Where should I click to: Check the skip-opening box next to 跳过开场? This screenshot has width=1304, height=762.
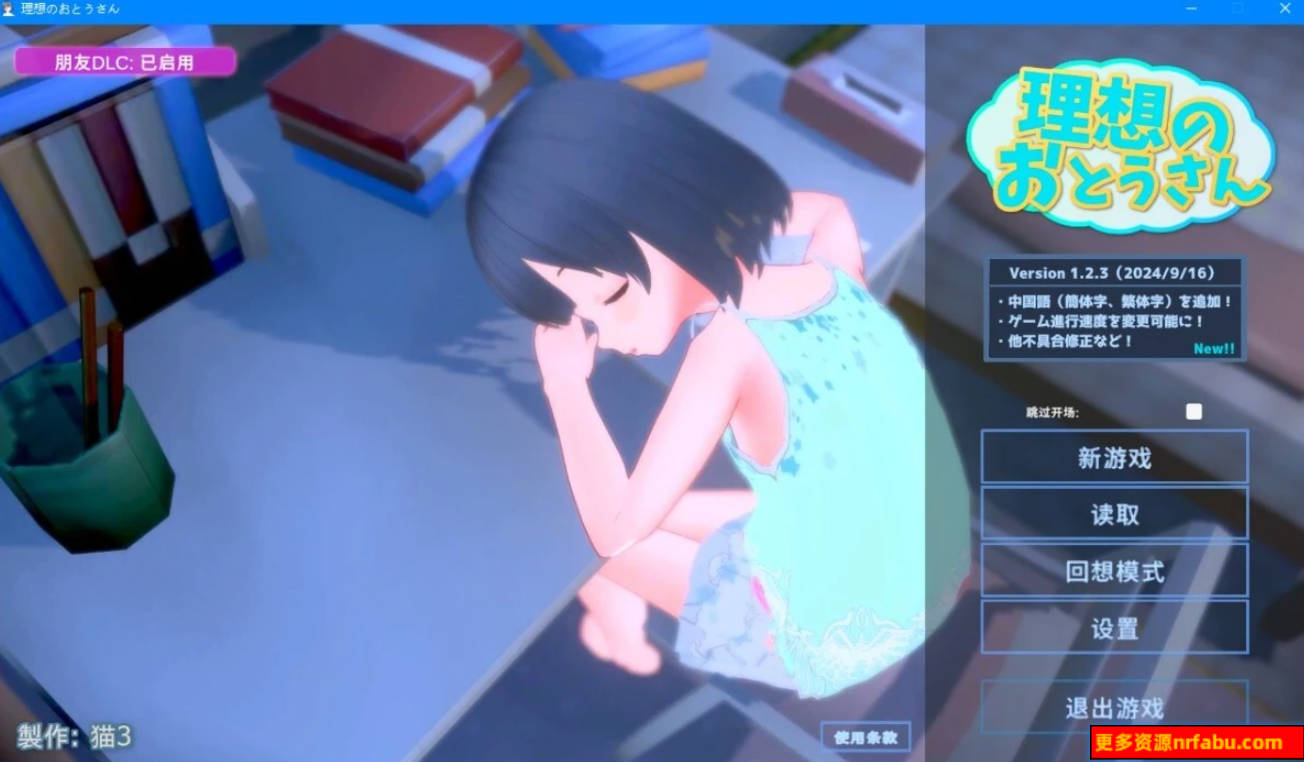coord(1193,410)
